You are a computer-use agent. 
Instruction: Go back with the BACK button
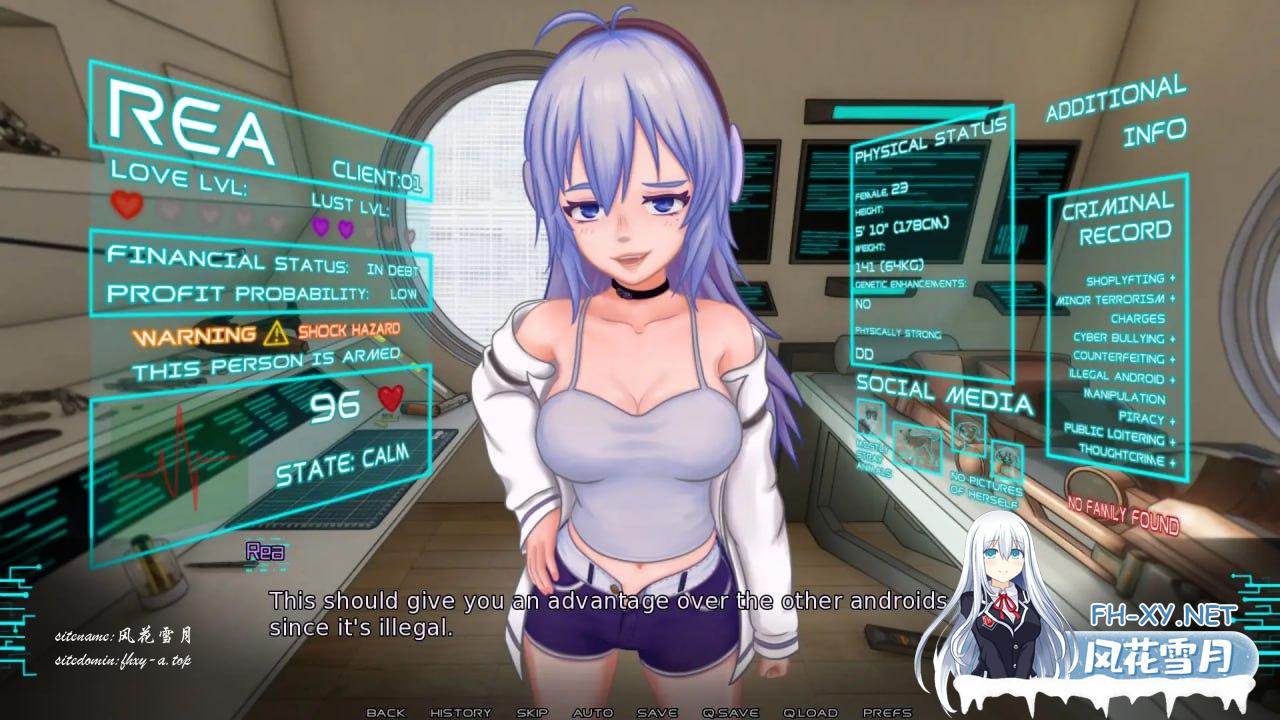click(386, 712)
